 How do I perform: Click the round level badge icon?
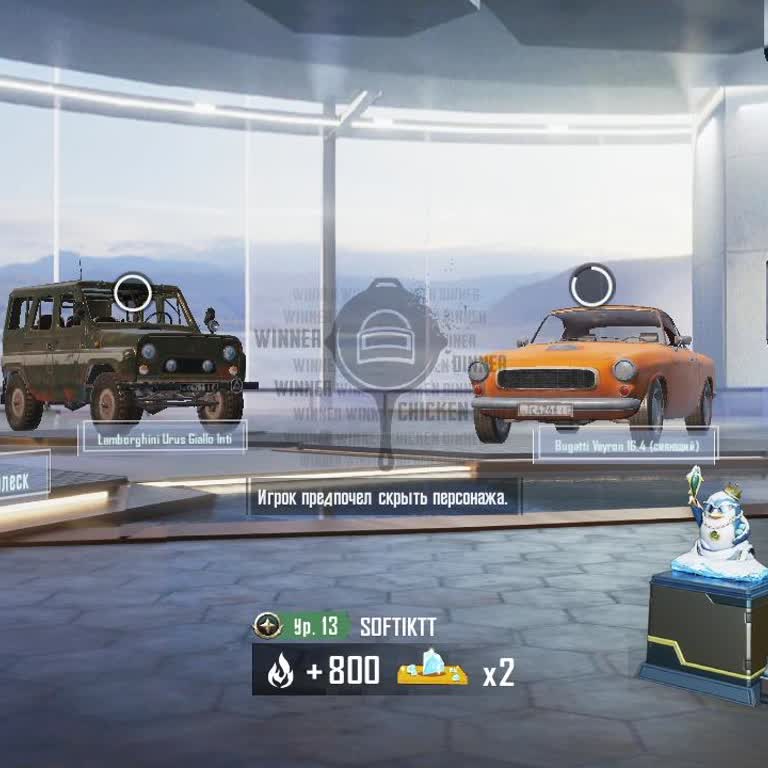coord(267,627)
